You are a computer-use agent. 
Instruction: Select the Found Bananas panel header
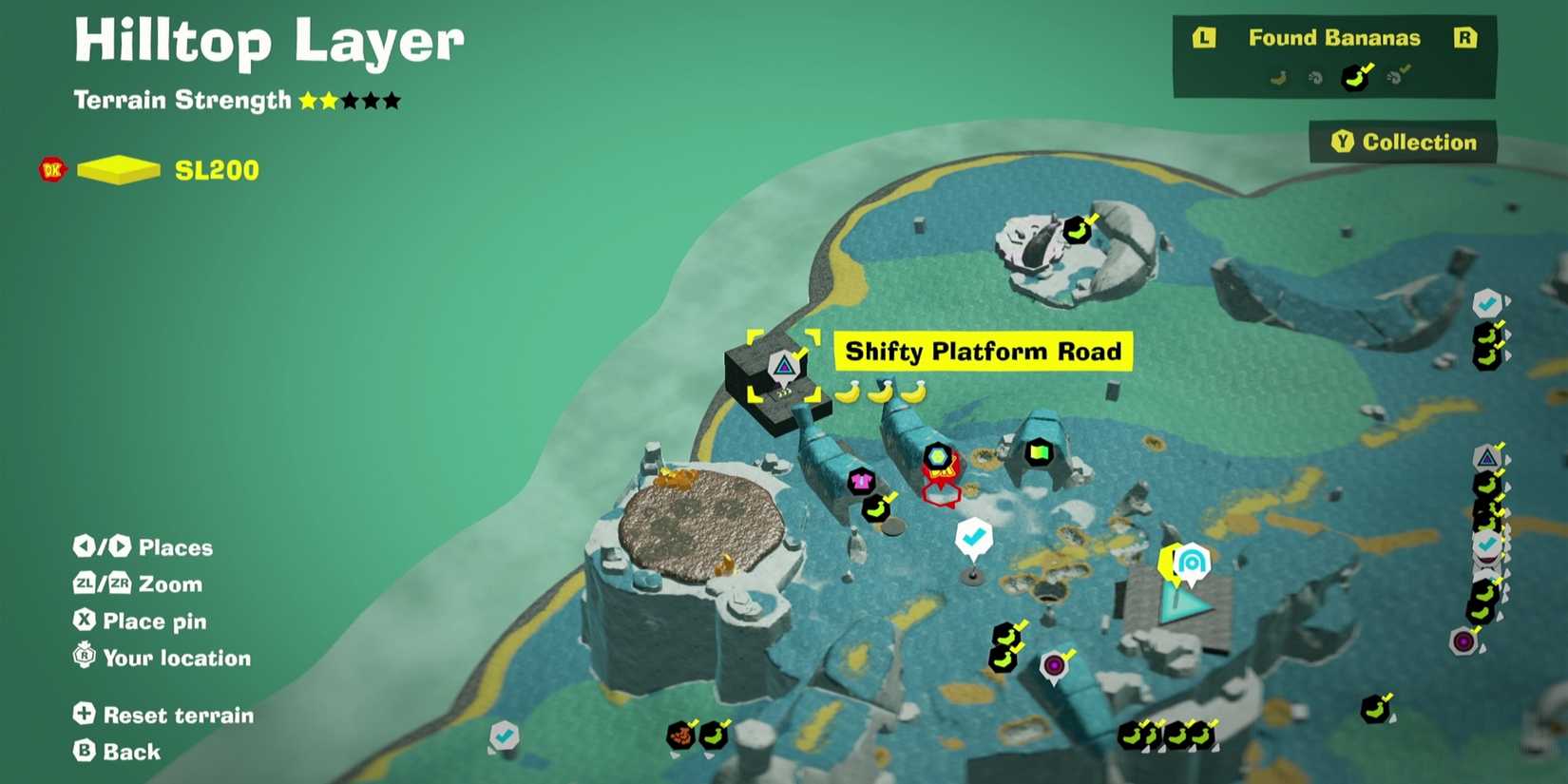[x=1334, y=38]
